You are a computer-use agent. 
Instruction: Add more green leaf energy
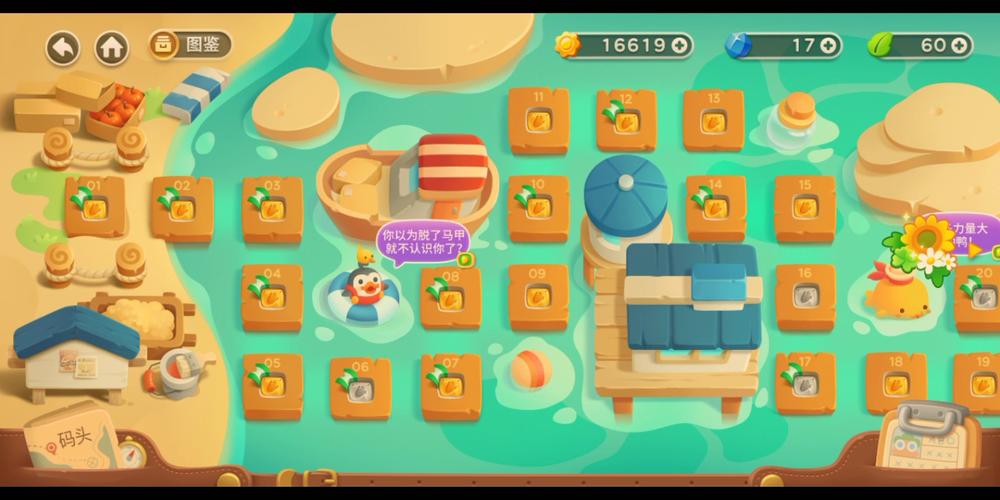point(959,45)
